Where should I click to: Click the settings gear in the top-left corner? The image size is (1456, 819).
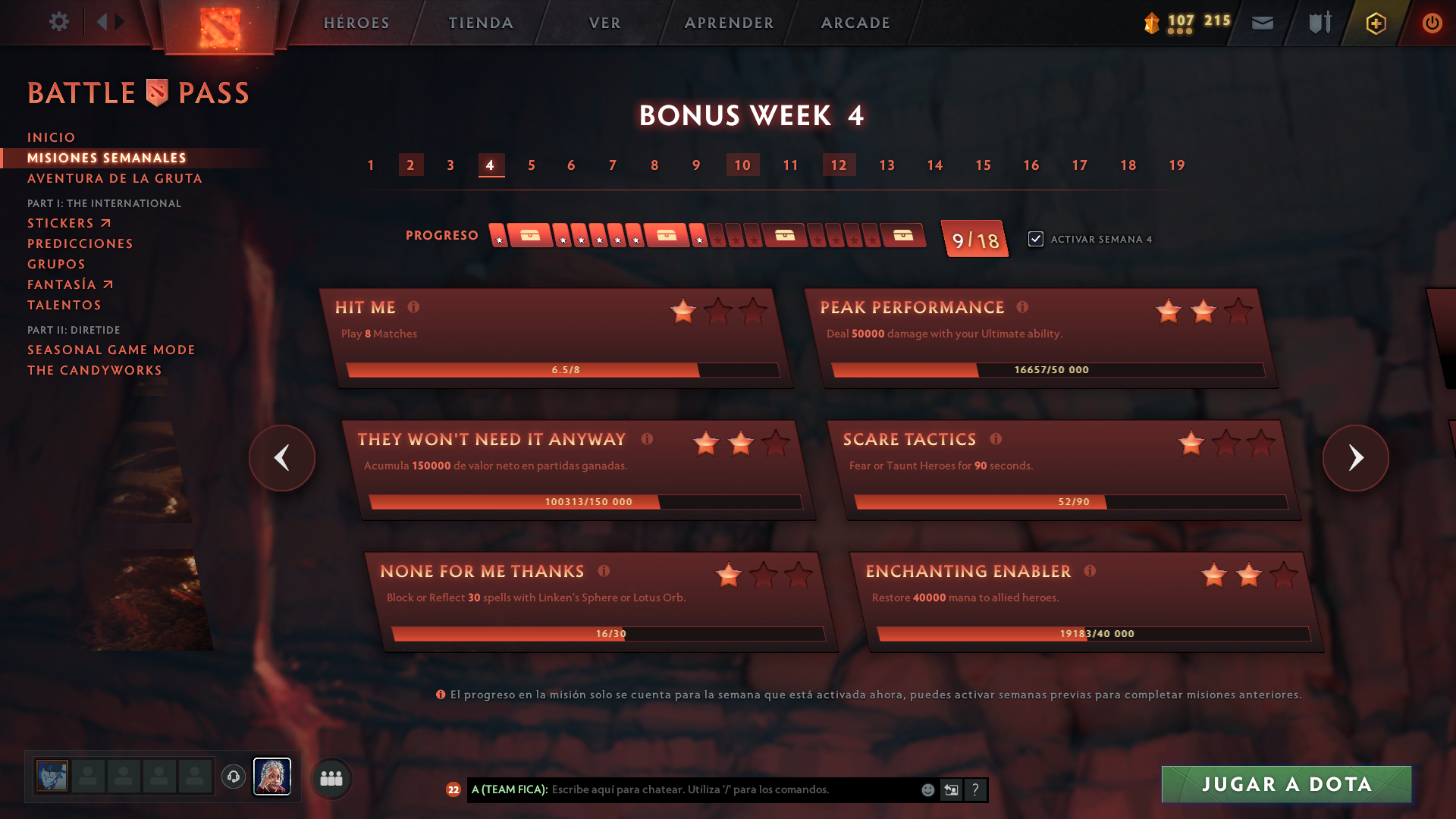[x=59, y=22]
